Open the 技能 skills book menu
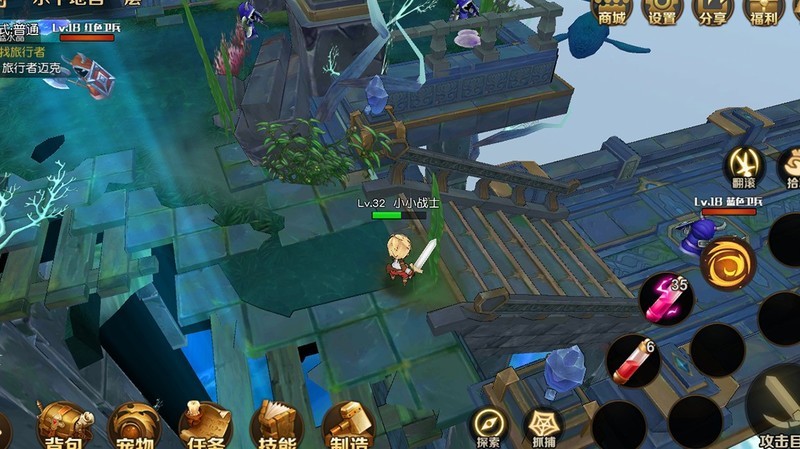The width and height of the screenshot is (800, 449). [277, 425]
